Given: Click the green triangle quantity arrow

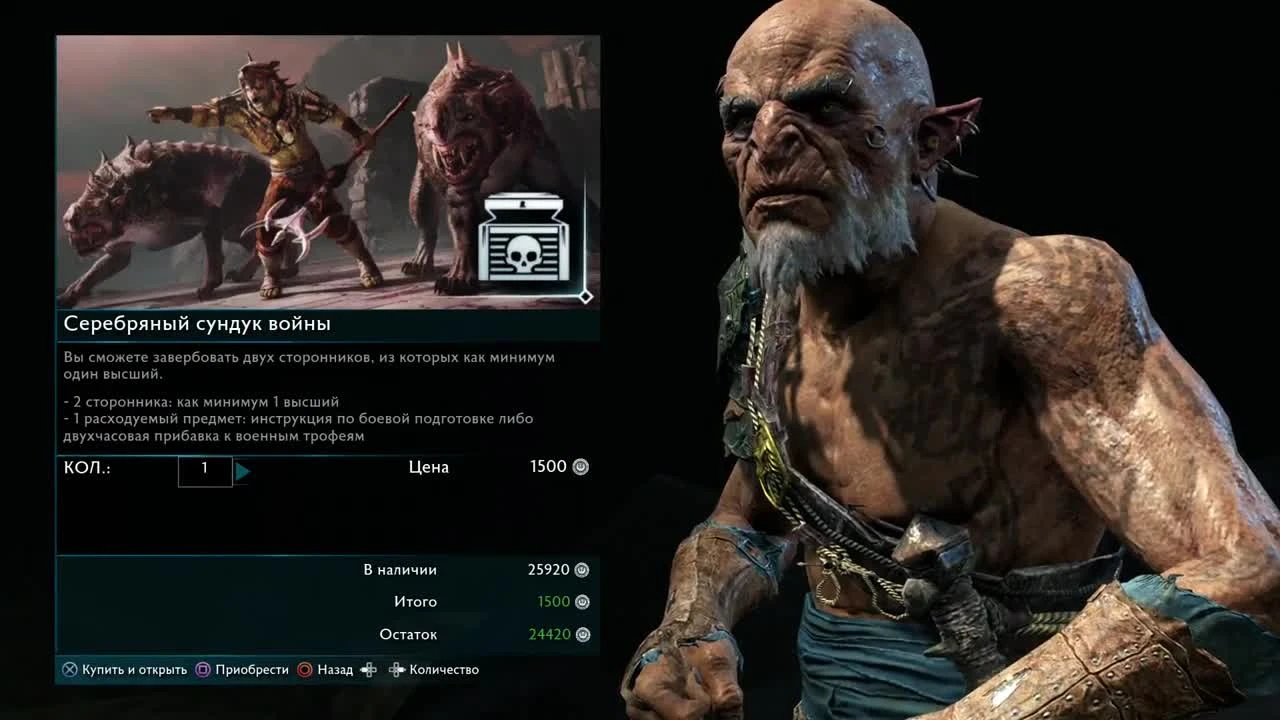Looking at the screenshot, I should [243, 471].
